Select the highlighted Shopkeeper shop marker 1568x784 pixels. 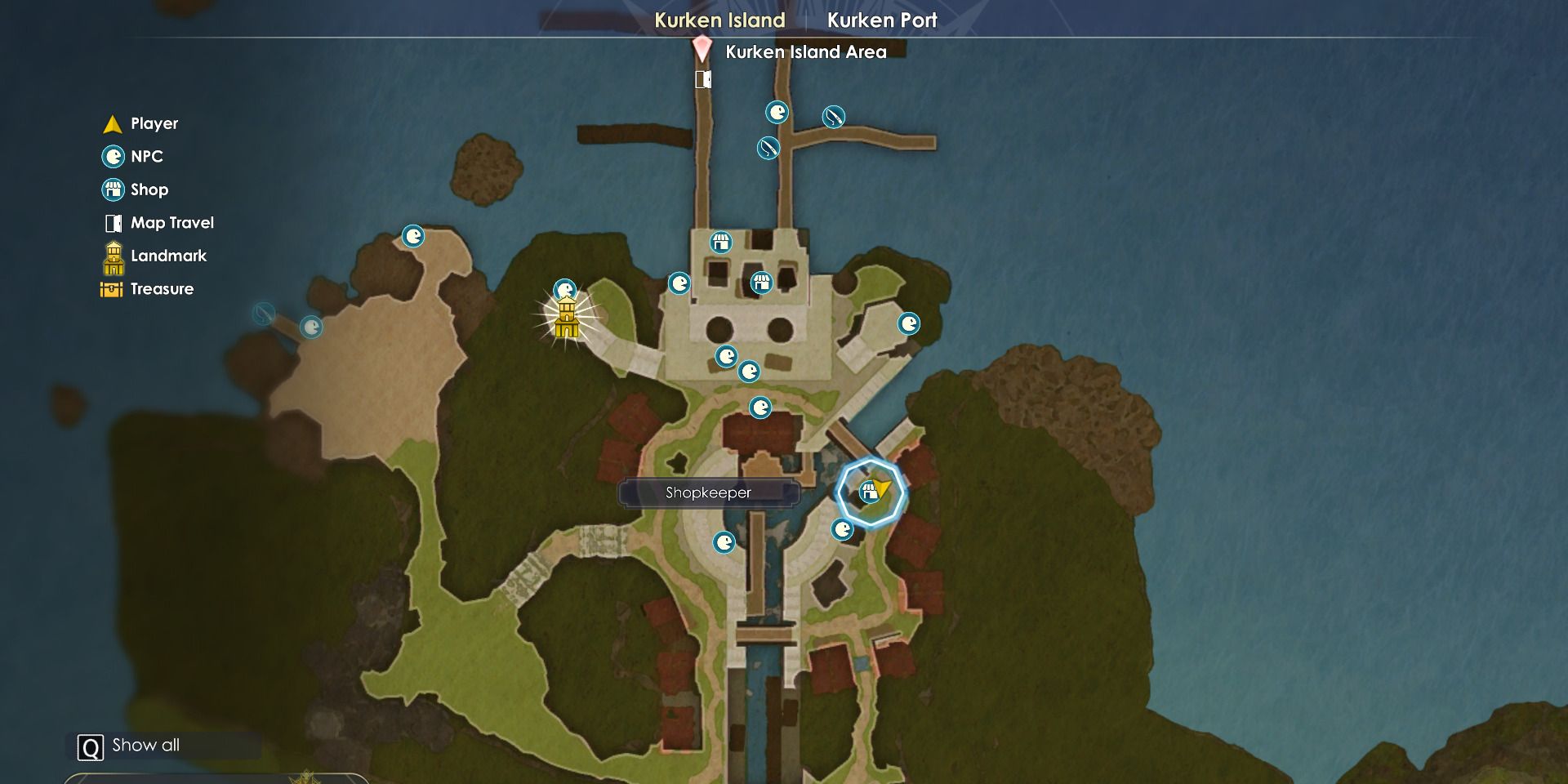869,492
